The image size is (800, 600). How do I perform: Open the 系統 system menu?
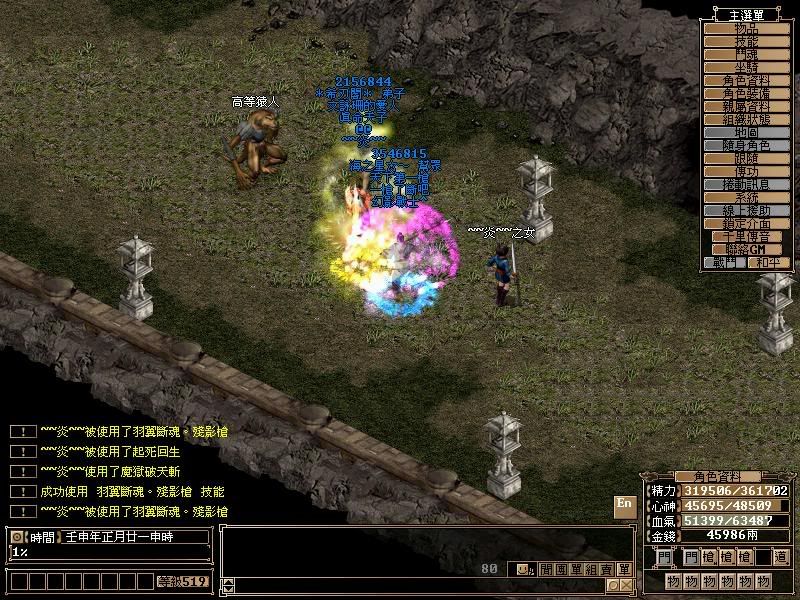click(x=747, y=197)
